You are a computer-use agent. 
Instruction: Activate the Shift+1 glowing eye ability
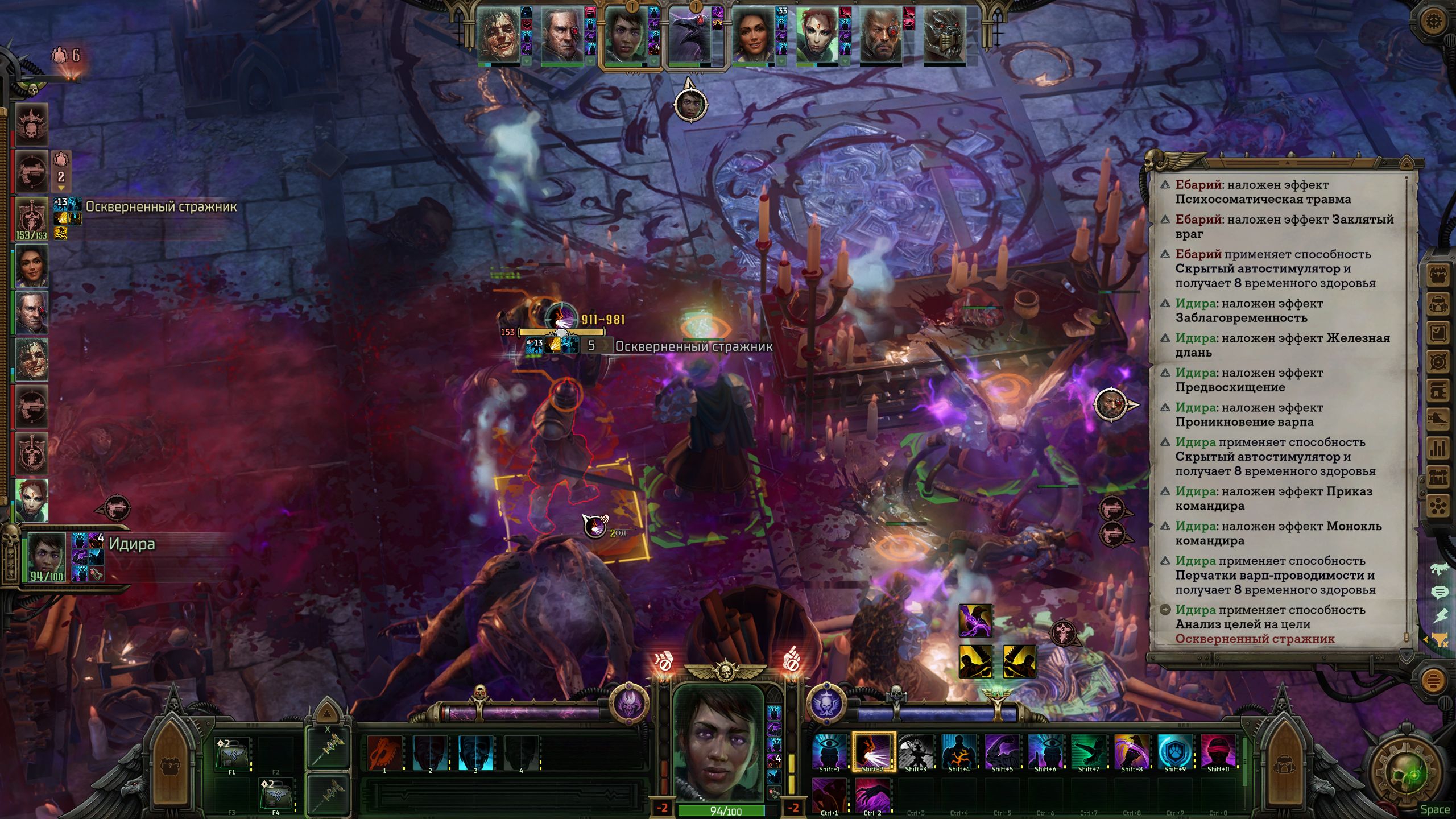click(829, 751)
